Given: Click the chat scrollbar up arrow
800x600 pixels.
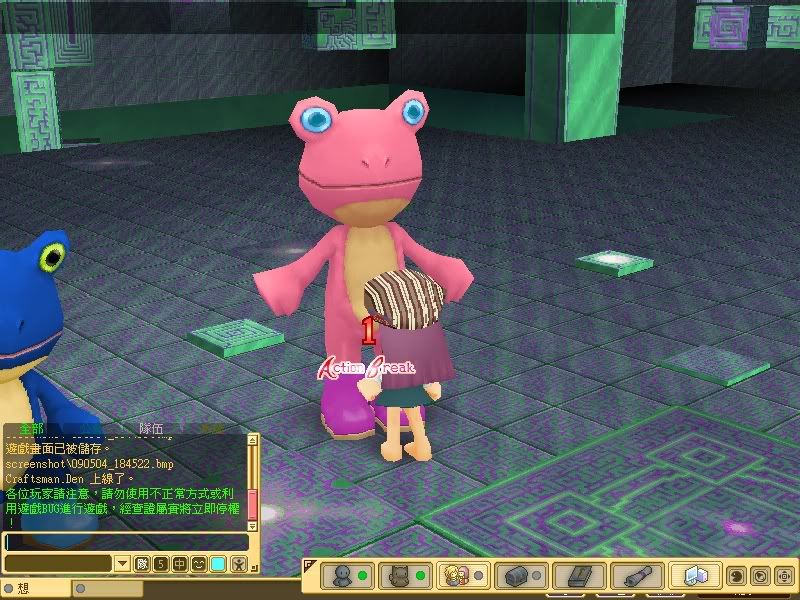Looking at the screenshot, I should click(x=253, y=440).
